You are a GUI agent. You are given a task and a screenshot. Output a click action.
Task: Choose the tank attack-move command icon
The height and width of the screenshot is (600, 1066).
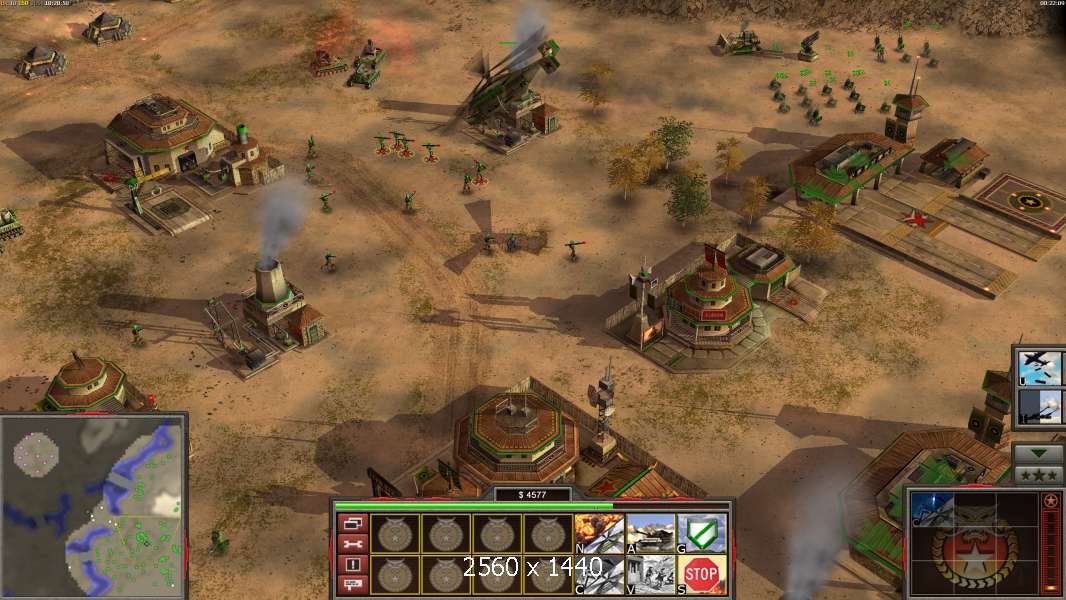point(650,531)
